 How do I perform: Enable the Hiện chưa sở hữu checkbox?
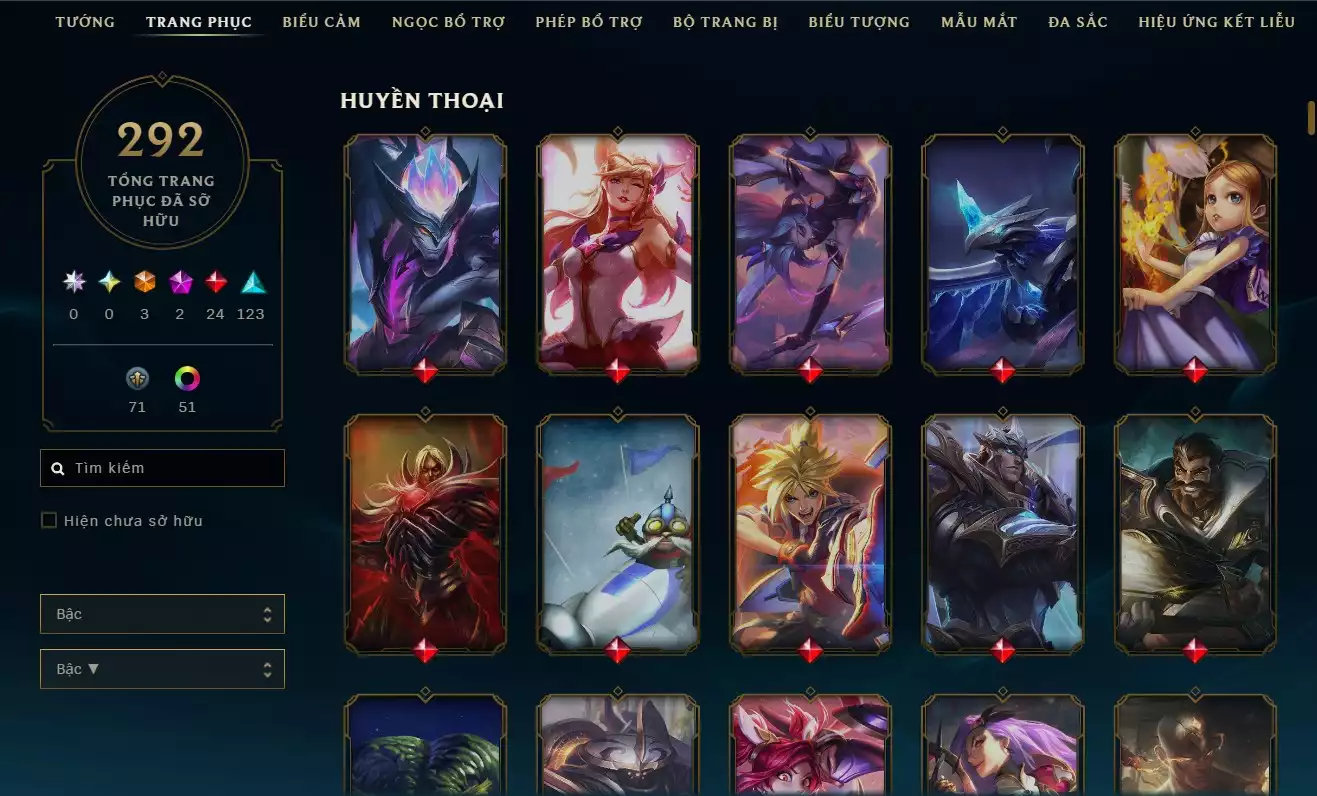click(x=48, y=520)
